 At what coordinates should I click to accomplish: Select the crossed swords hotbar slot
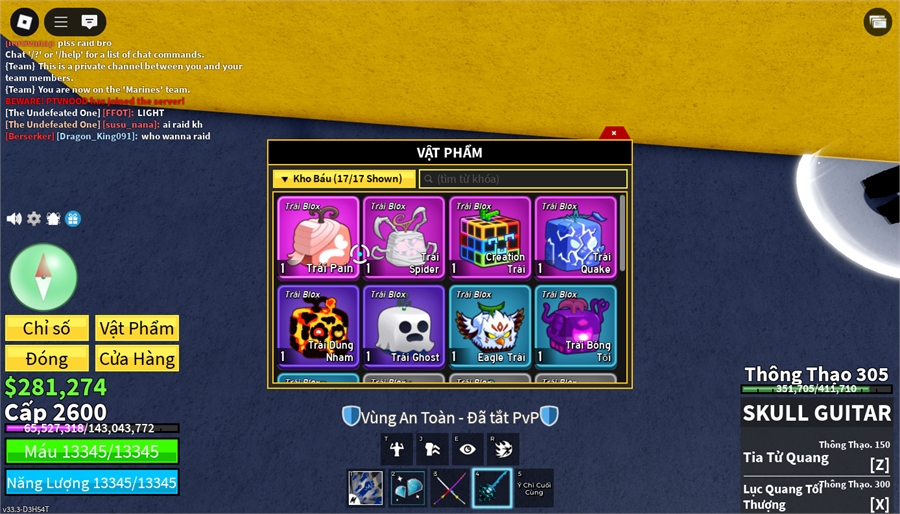coord(449,488)
